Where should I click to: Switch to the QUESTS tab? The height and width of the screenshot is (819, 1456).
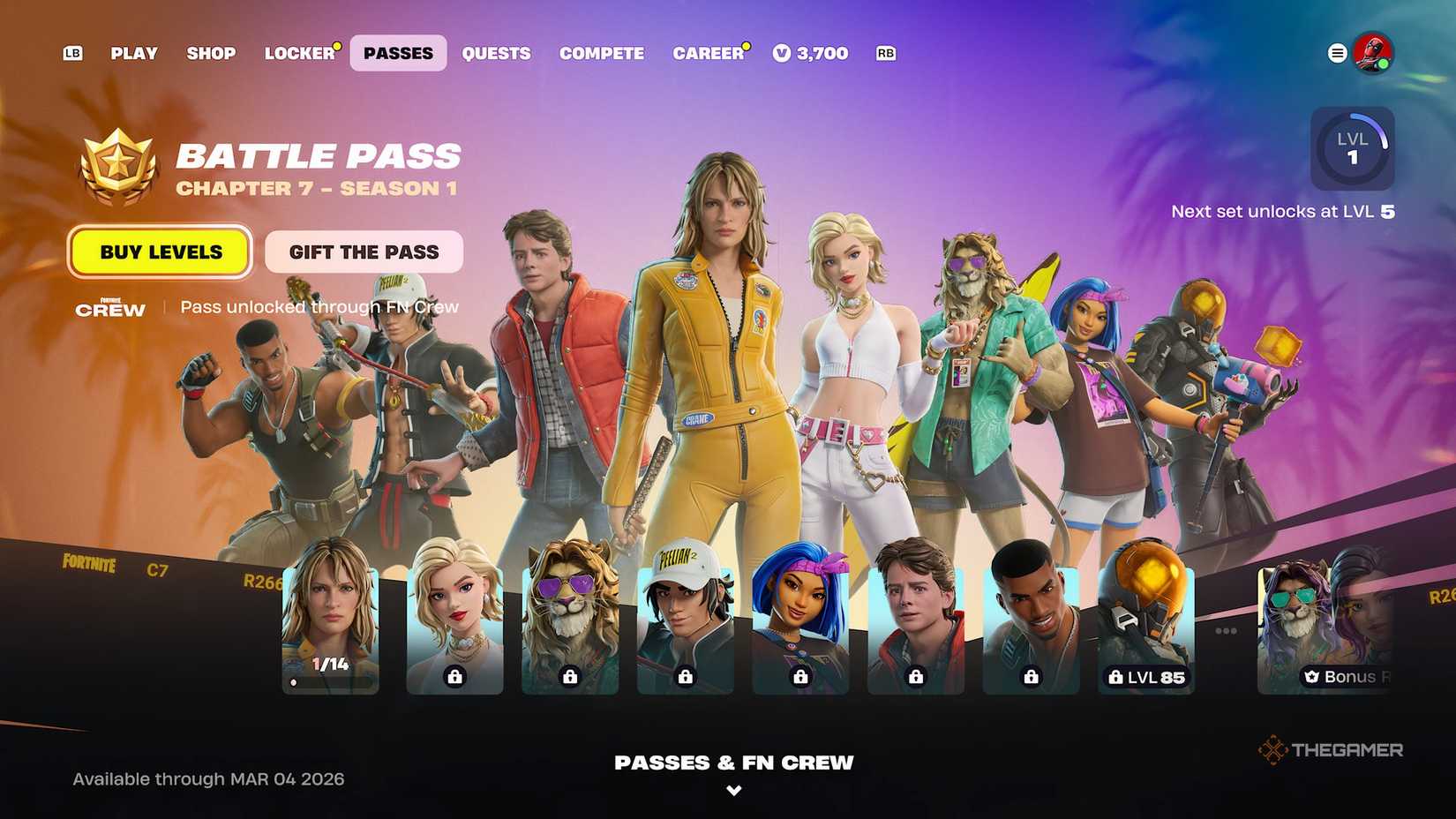[496, 54]
